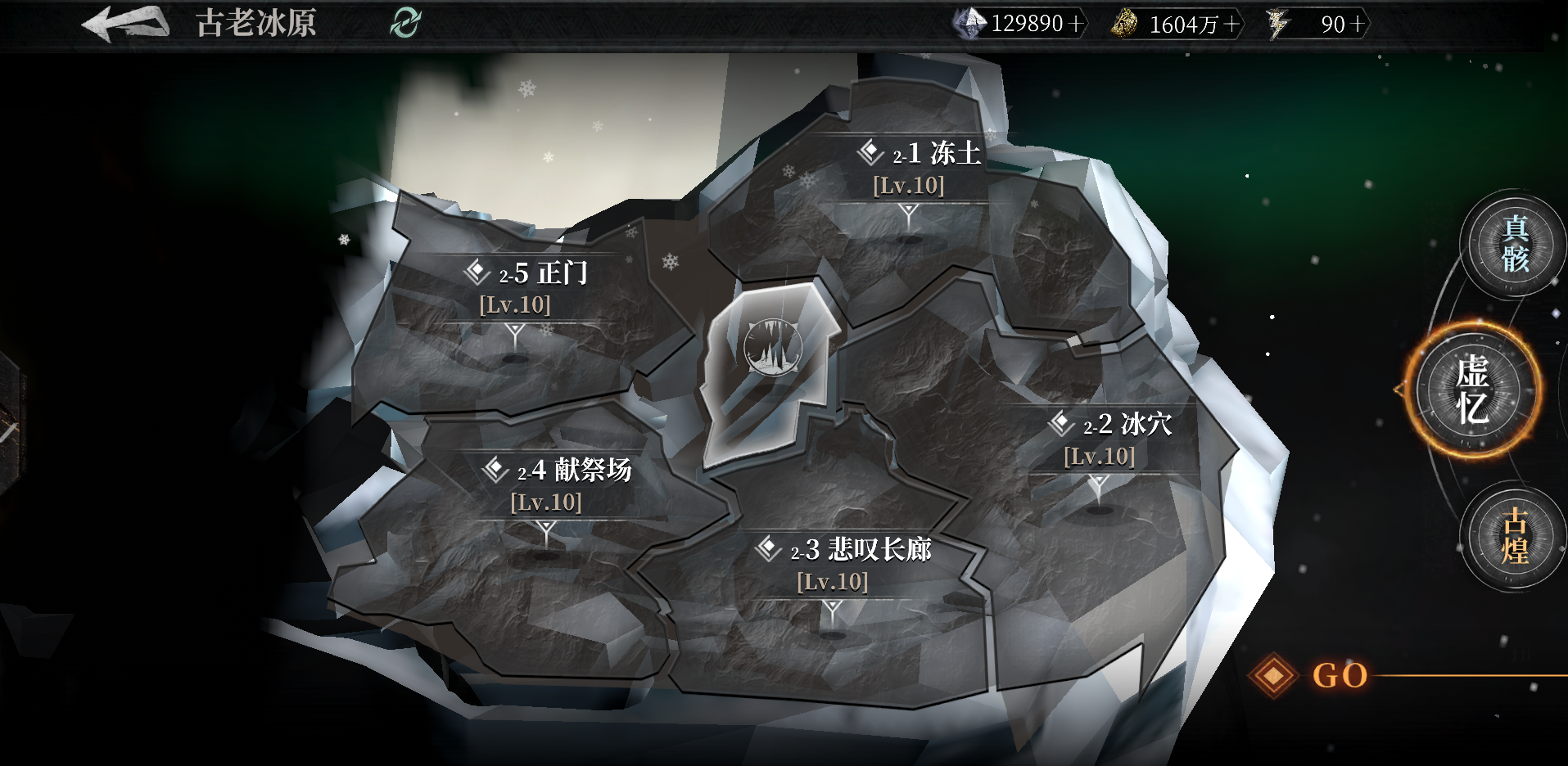Select stage 2-2 冰穴
The image size is (1568, 766).
1110,439
